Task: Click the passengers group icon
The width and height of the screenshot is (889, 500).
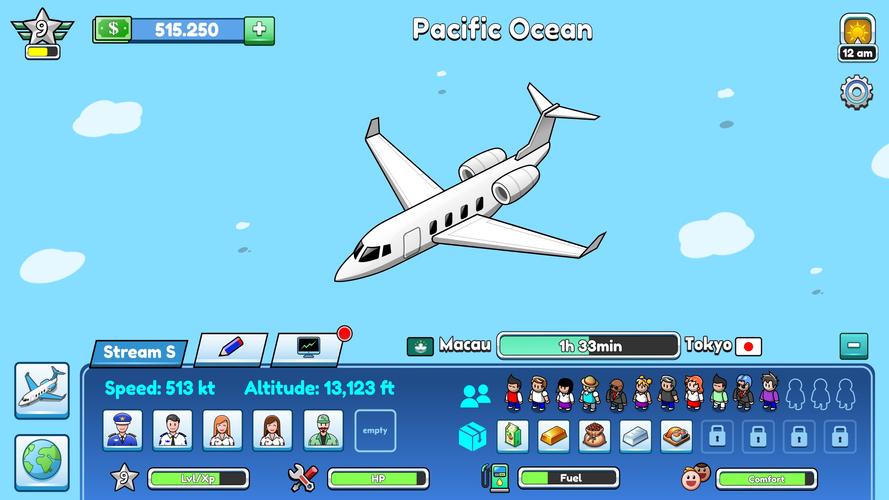Action: (475, 395)
